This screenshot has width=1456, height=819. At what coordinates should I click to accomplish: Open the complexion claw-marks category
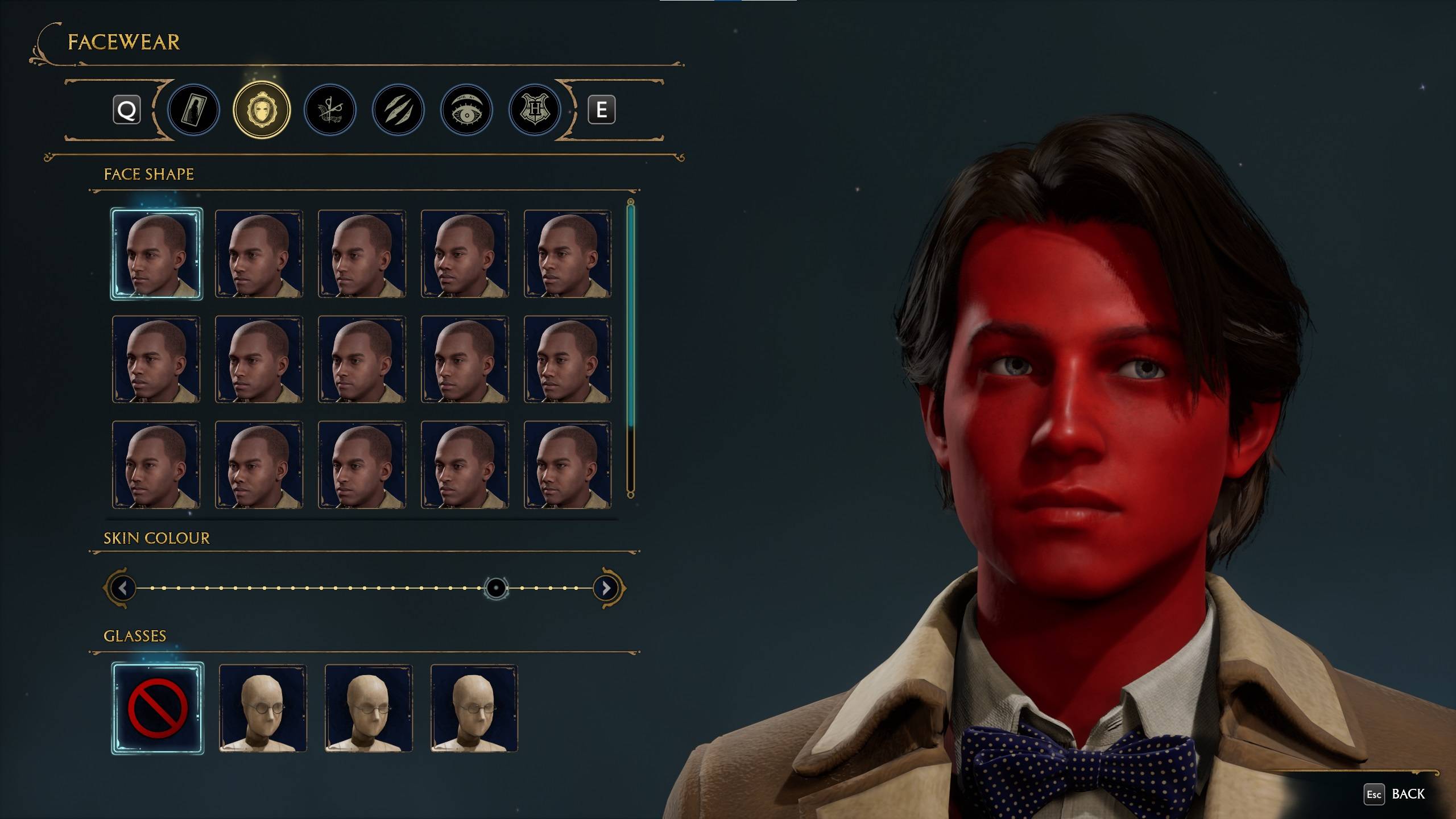pos(398,110)
